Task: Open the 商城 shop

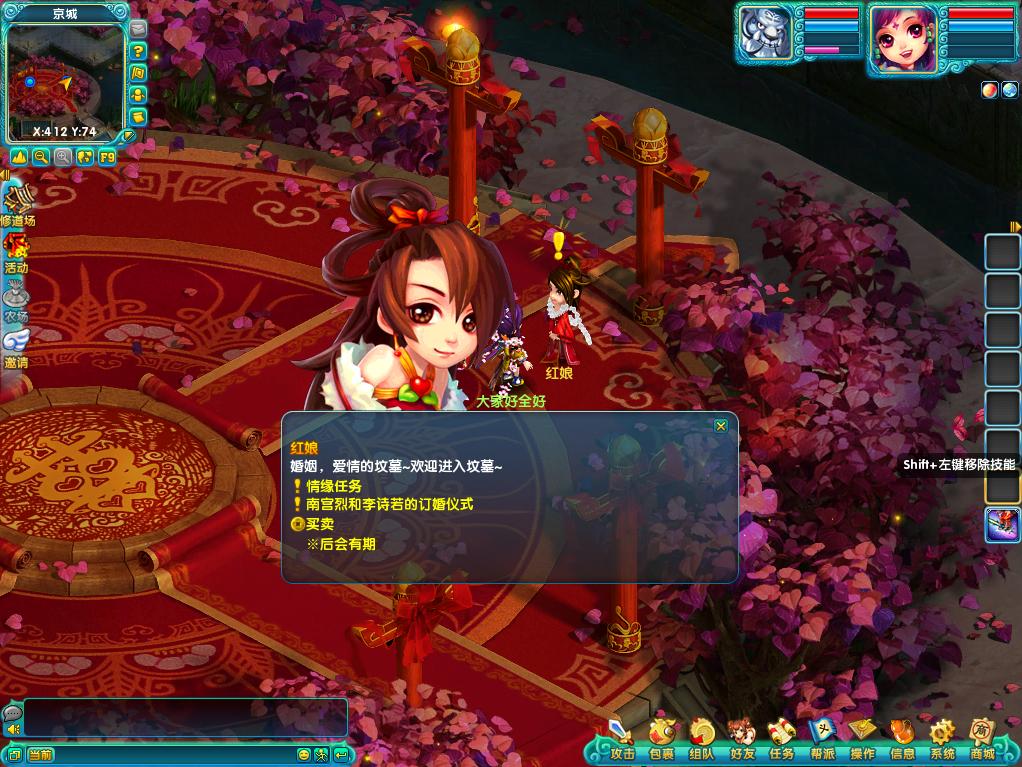Action: pyautogui.click(x=982, y=740)
